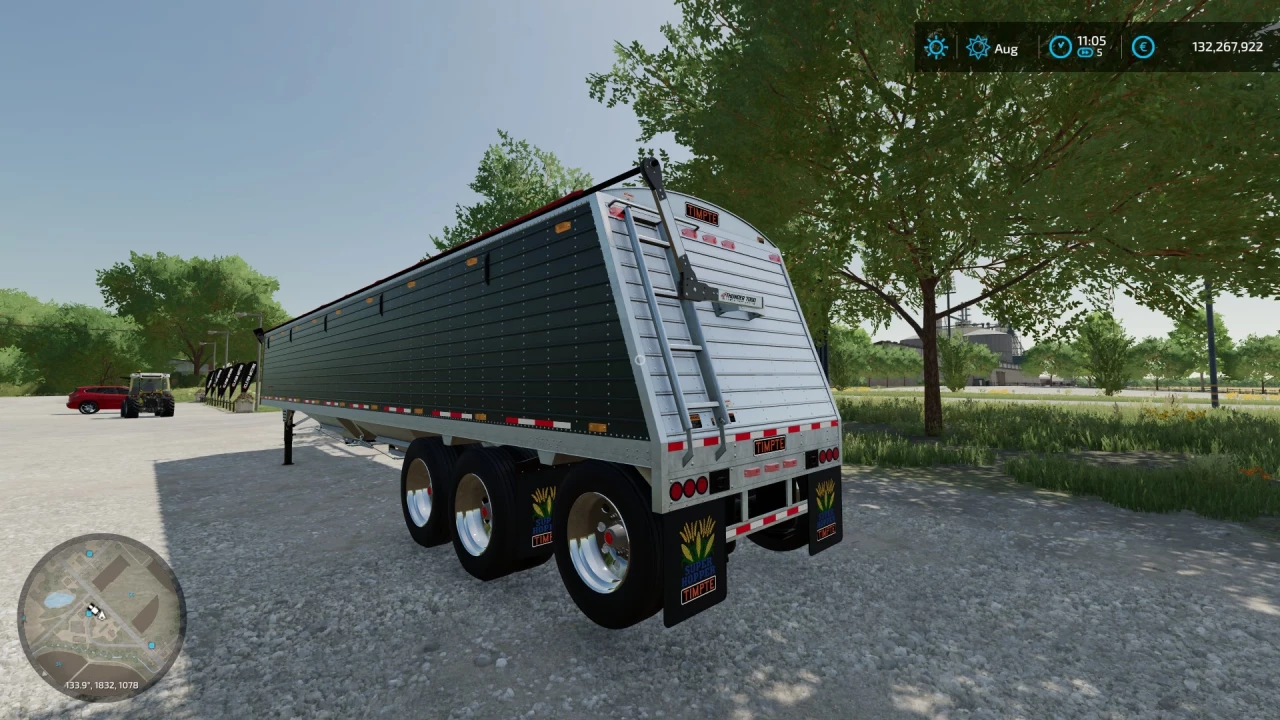This screenshot has width=1280, height=720.
Task: Click the fast-forward time speed icon
Action: [1085, 53]
